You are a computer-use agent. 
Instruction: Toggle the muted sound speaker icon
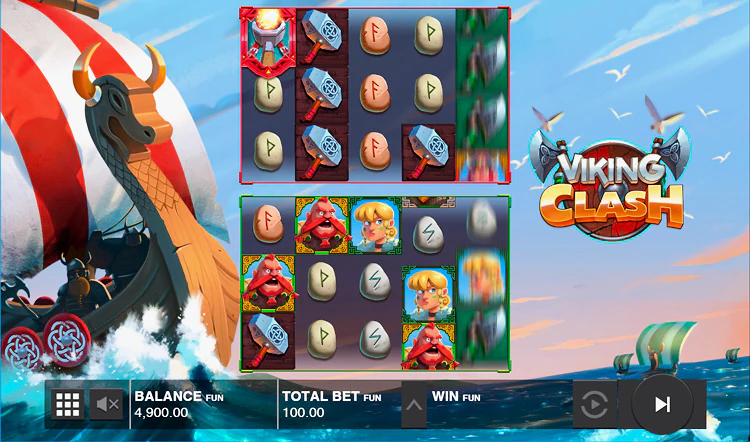[106, 404]
